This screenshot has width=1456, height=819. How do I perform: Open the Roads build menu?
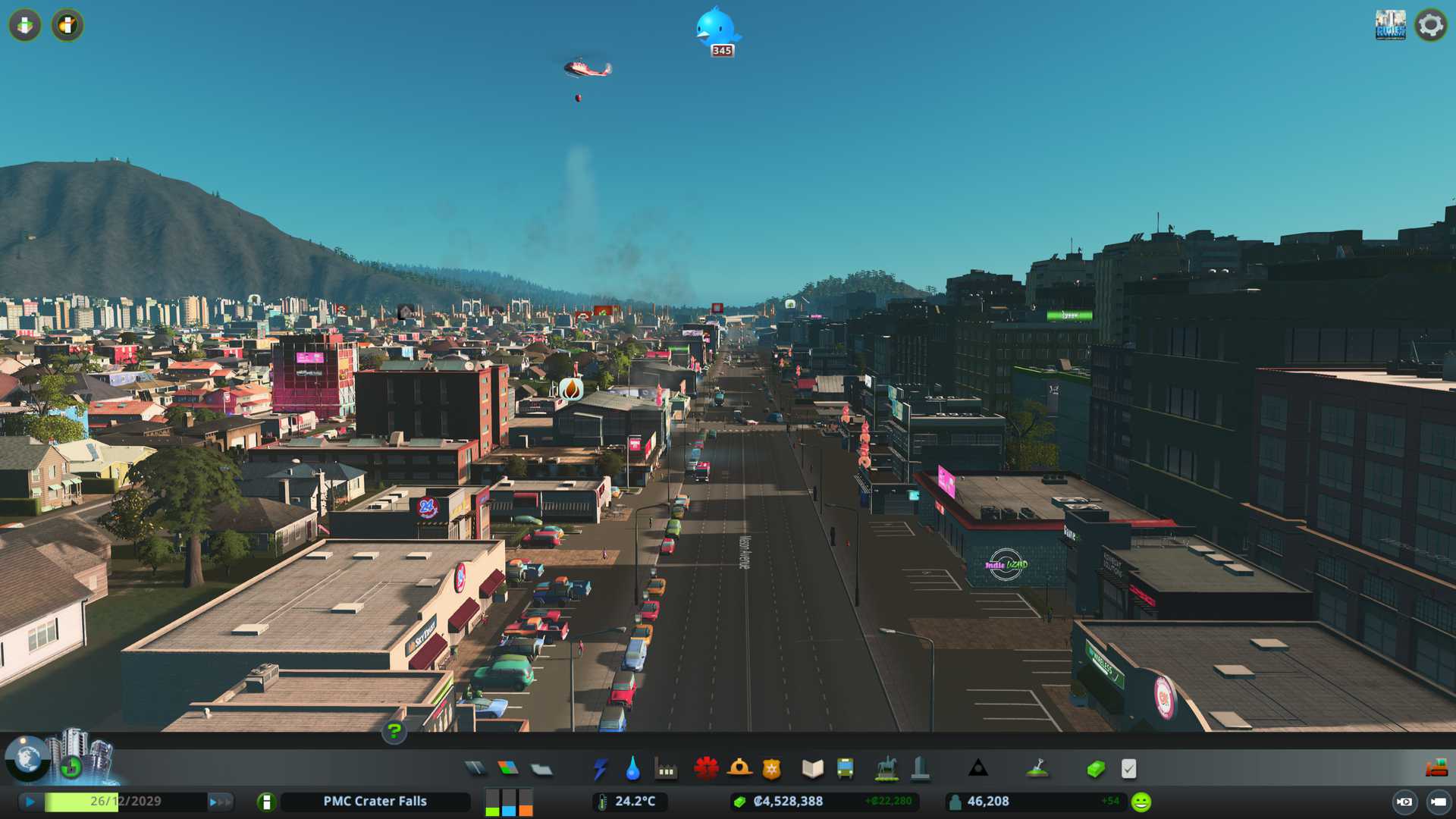[x=475, y=769]
